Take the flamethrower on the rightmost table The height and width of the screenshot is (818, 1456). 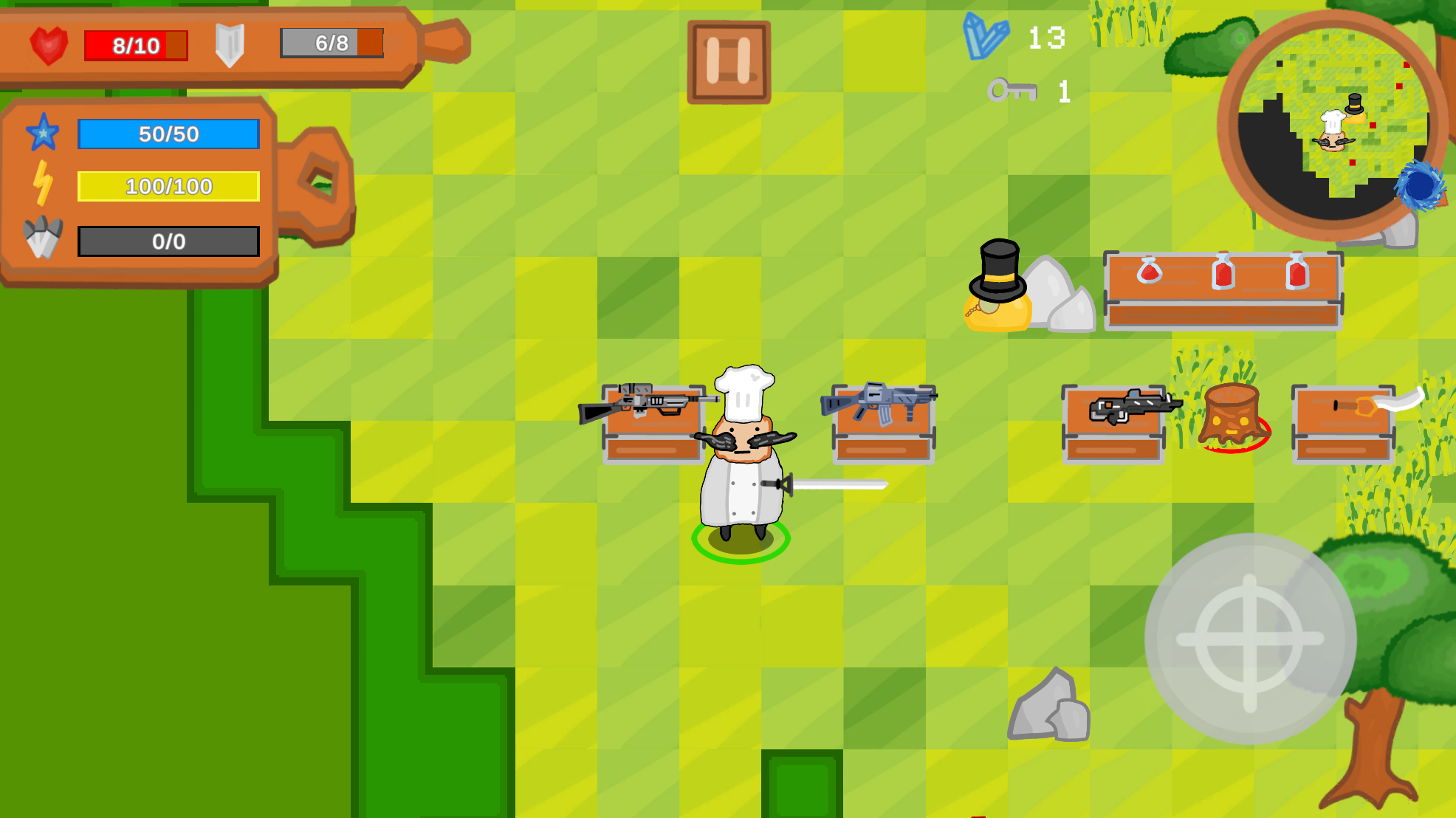pyautogui.click(x=1366, y=406)
